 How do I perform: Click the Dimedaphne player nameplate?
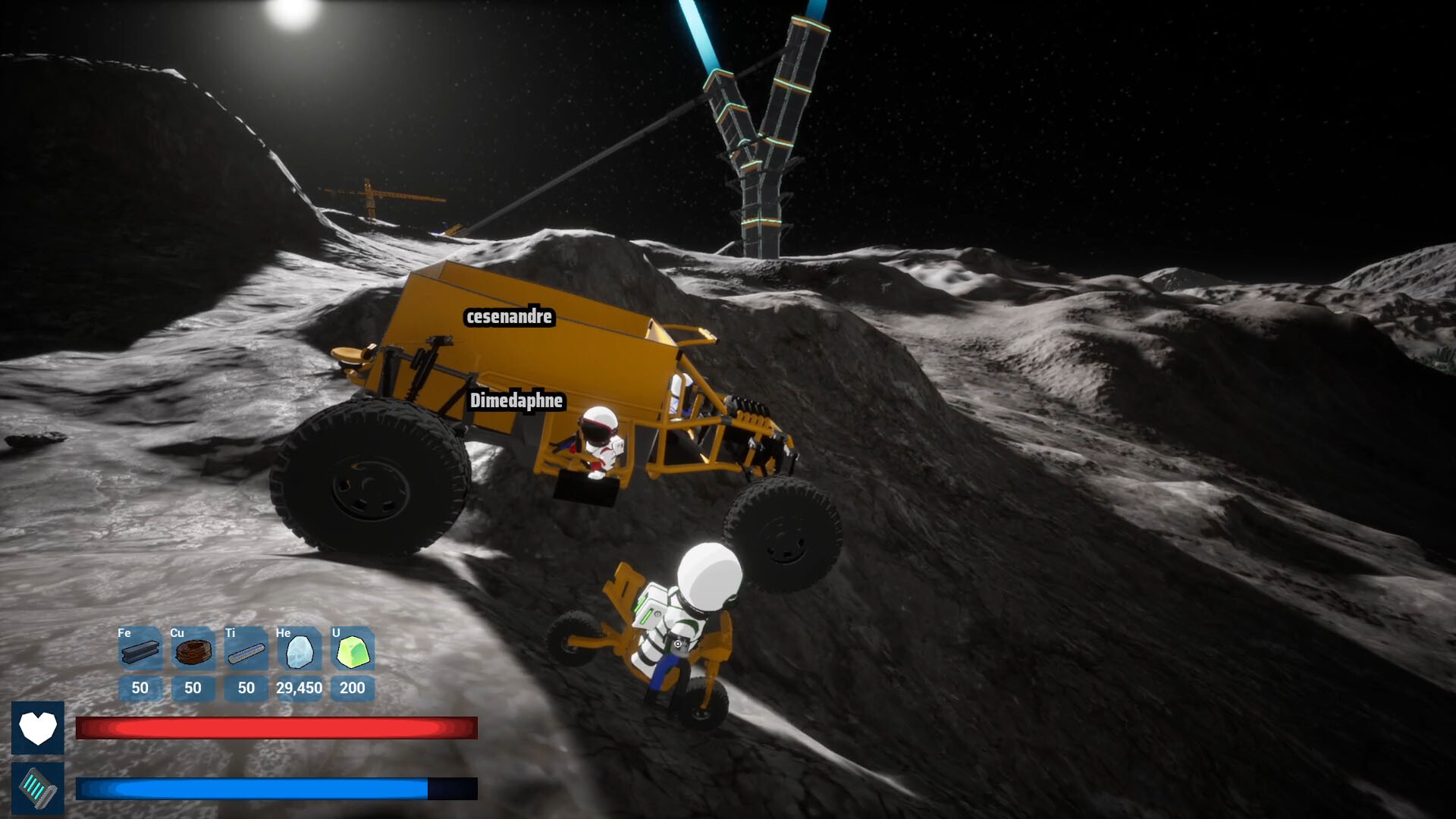coord(516,402)
